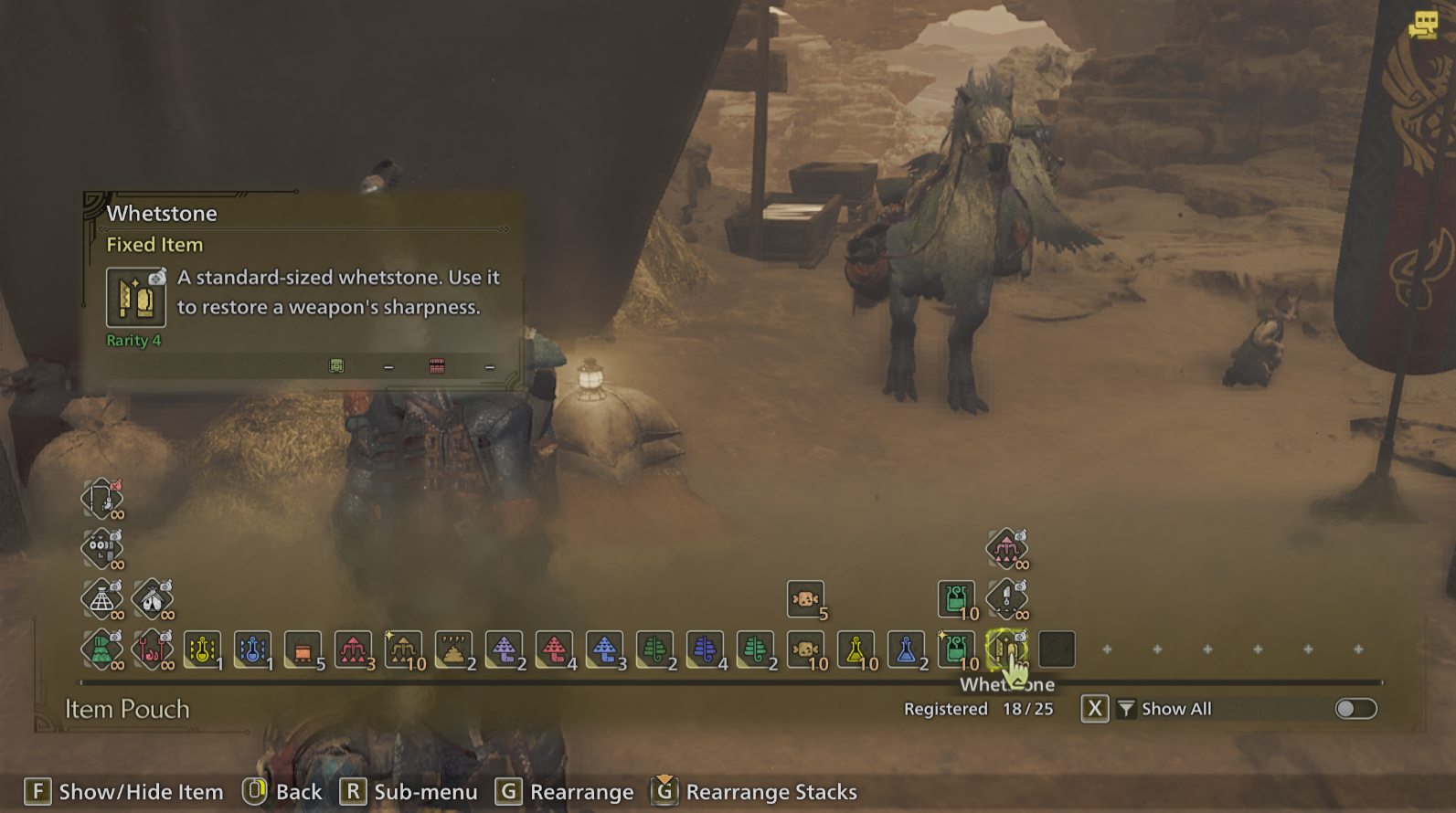Select the capture net item

(103, 600)
